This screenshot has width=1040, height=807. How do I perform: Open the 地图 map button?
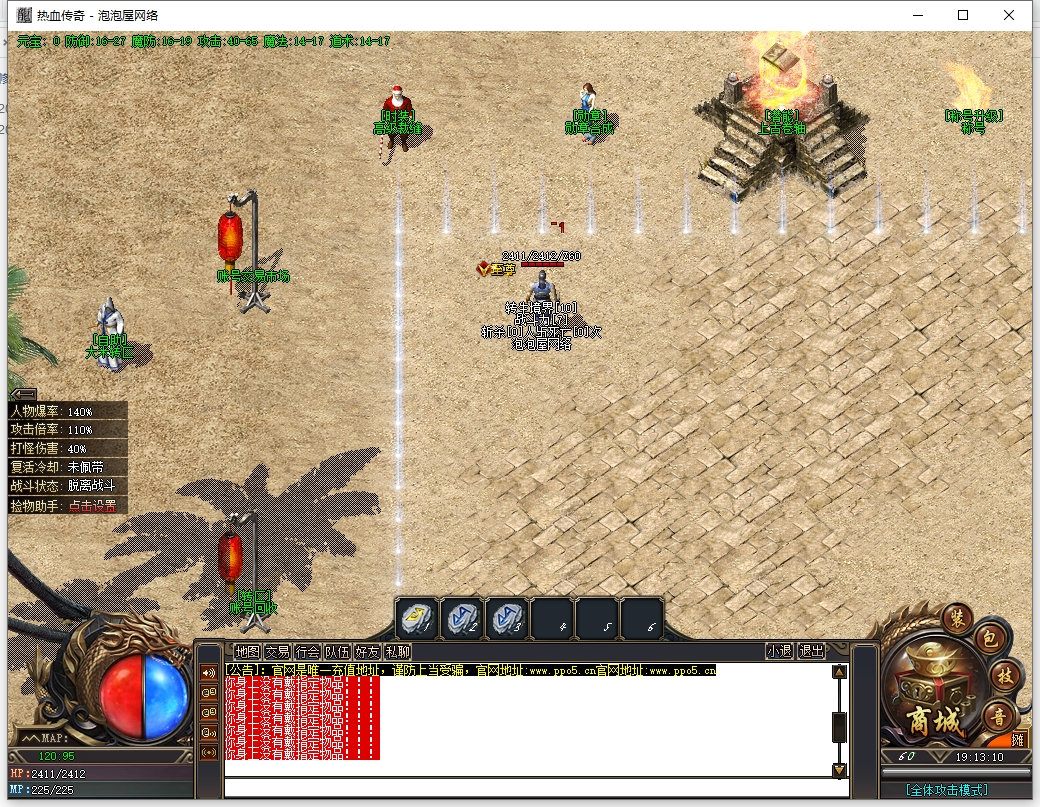point(246,651)
